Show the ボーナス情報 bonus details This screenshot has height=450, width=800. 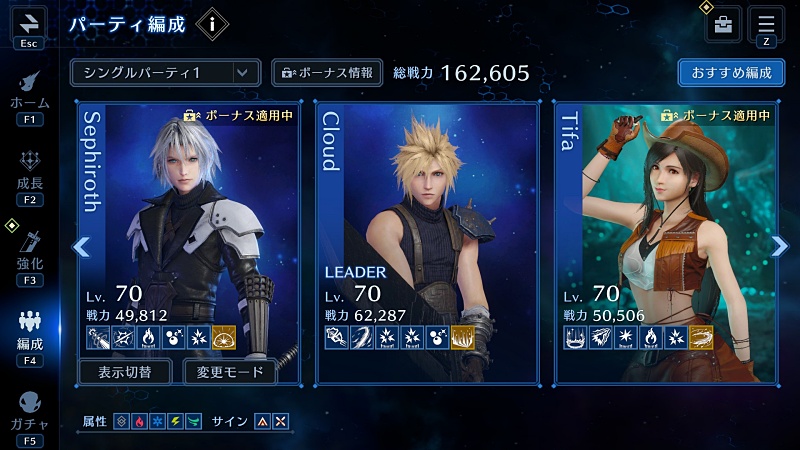pyautogui.click(x=327, y=73)
